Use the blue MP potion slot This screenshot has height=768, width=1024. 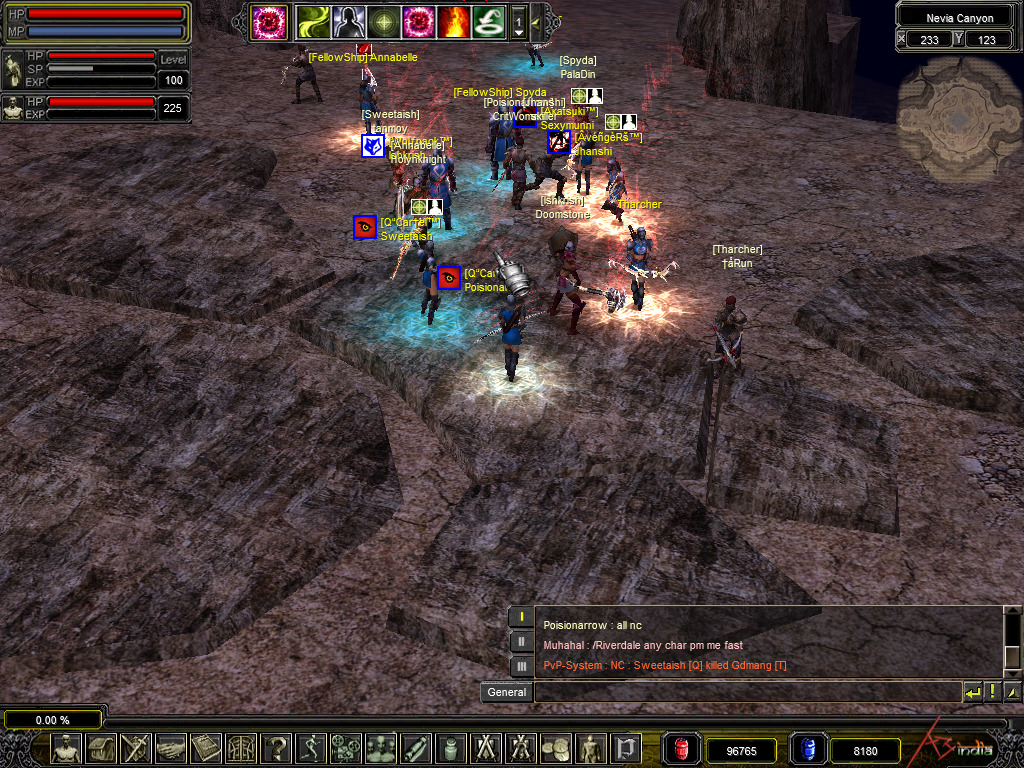coord(807,749)
